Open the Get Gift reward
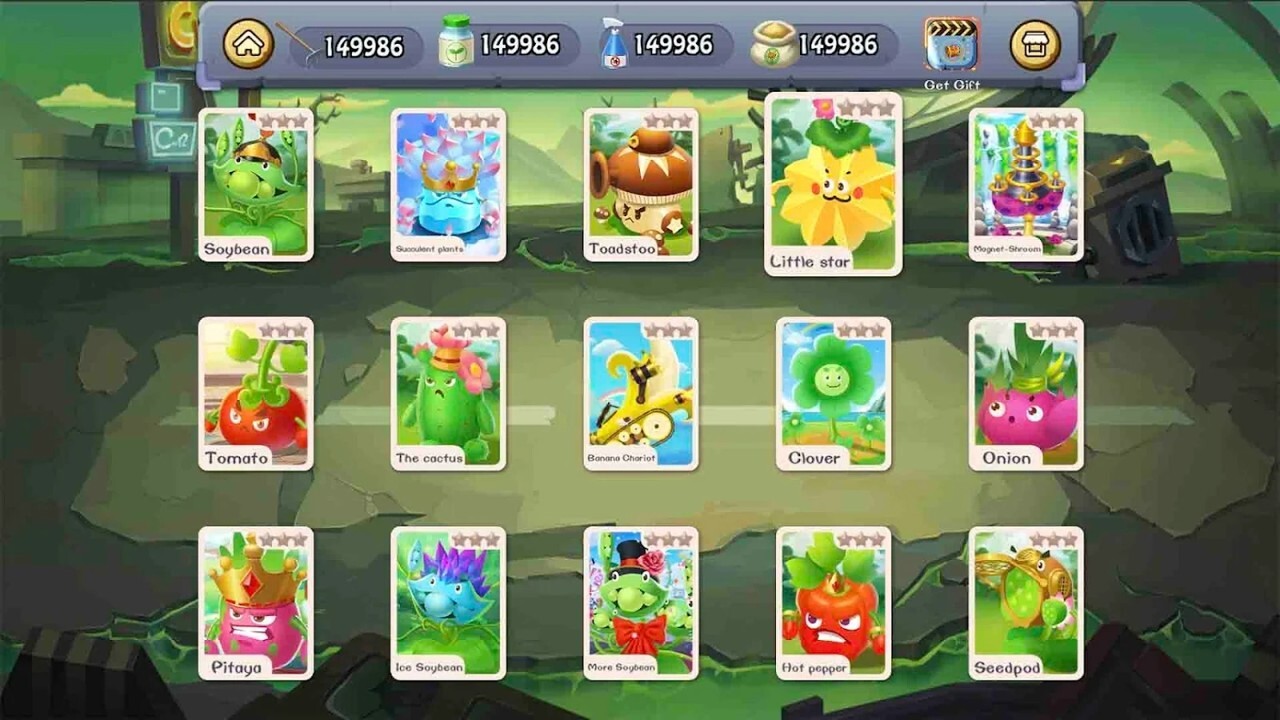Viewport: 1280px width, 720px height. coord(951,45)
